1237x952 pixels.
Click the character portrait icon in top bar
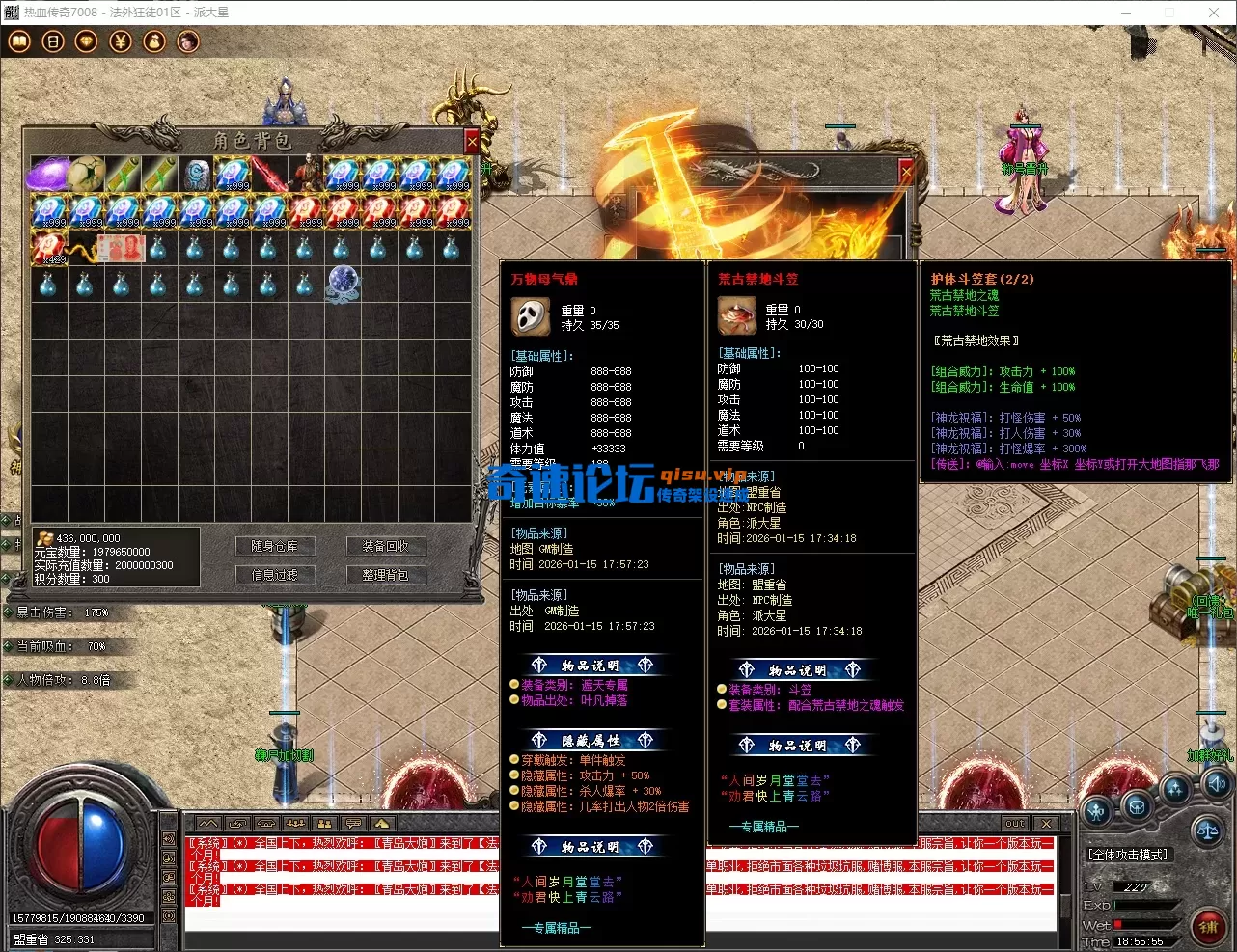[x=188, y=41]
